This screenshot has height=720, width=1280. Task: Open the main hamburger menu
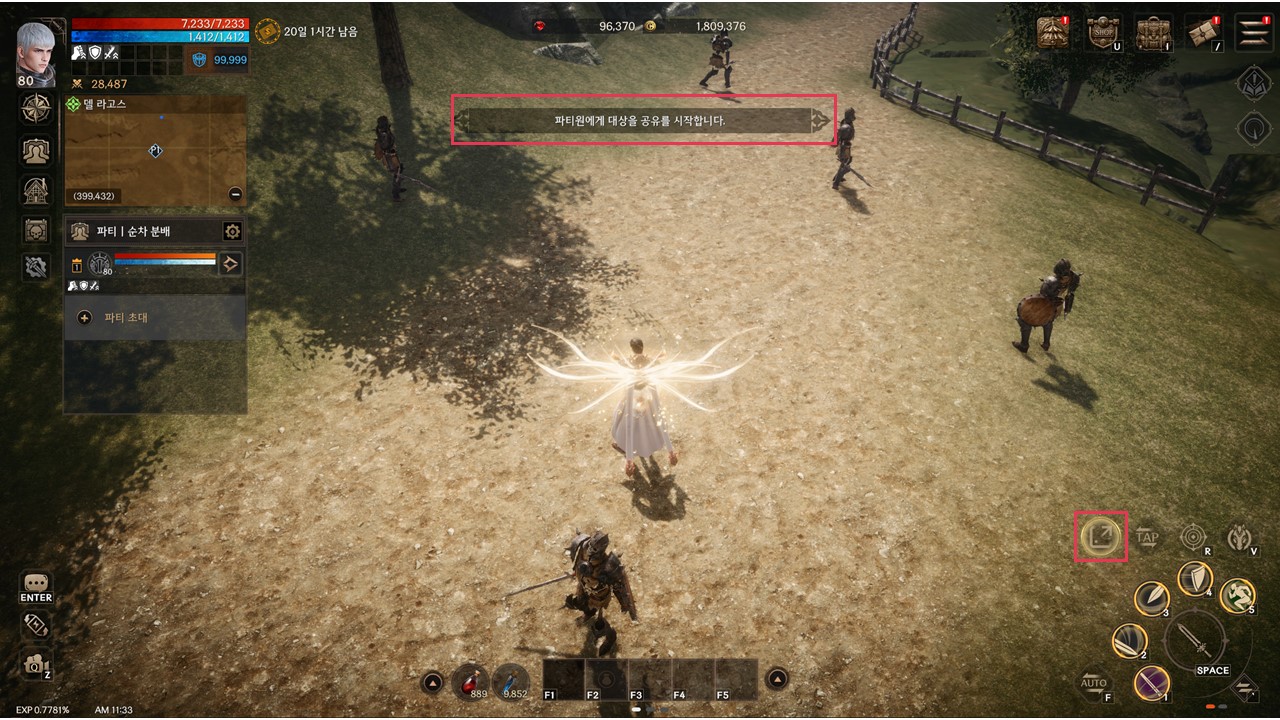(1253, 32)
